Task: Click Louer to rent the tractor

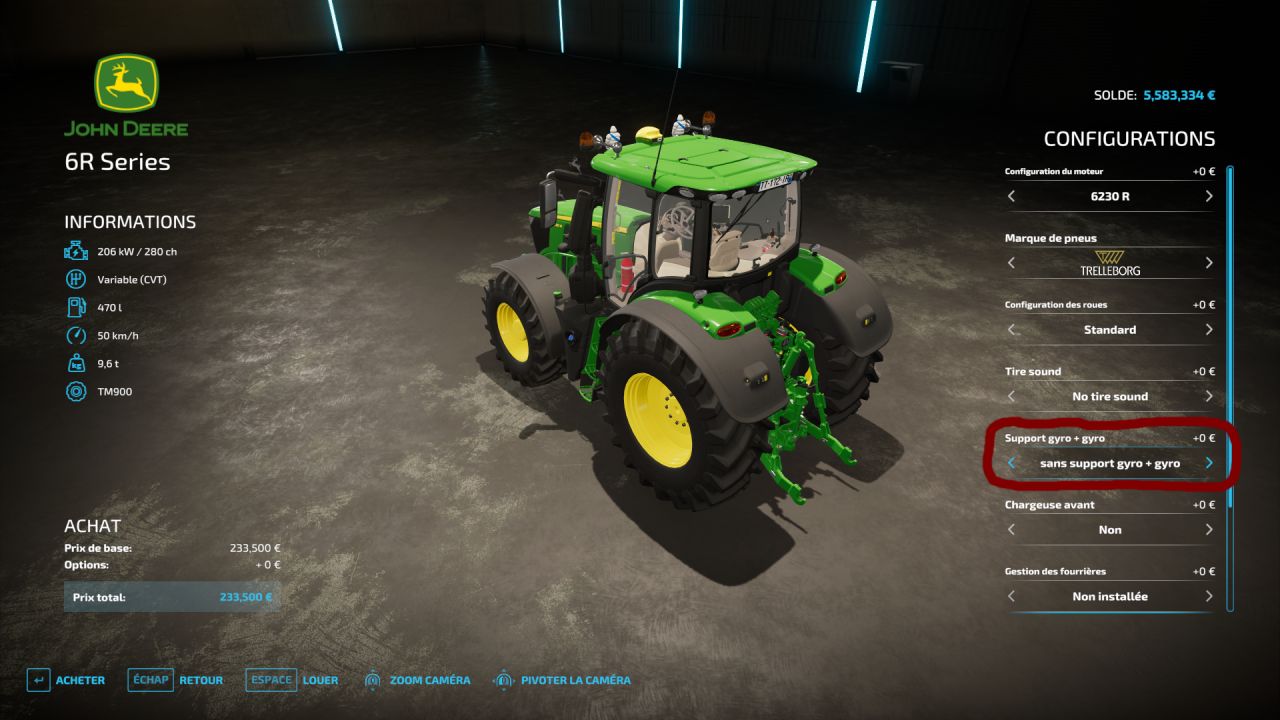Action: (320, 679)
